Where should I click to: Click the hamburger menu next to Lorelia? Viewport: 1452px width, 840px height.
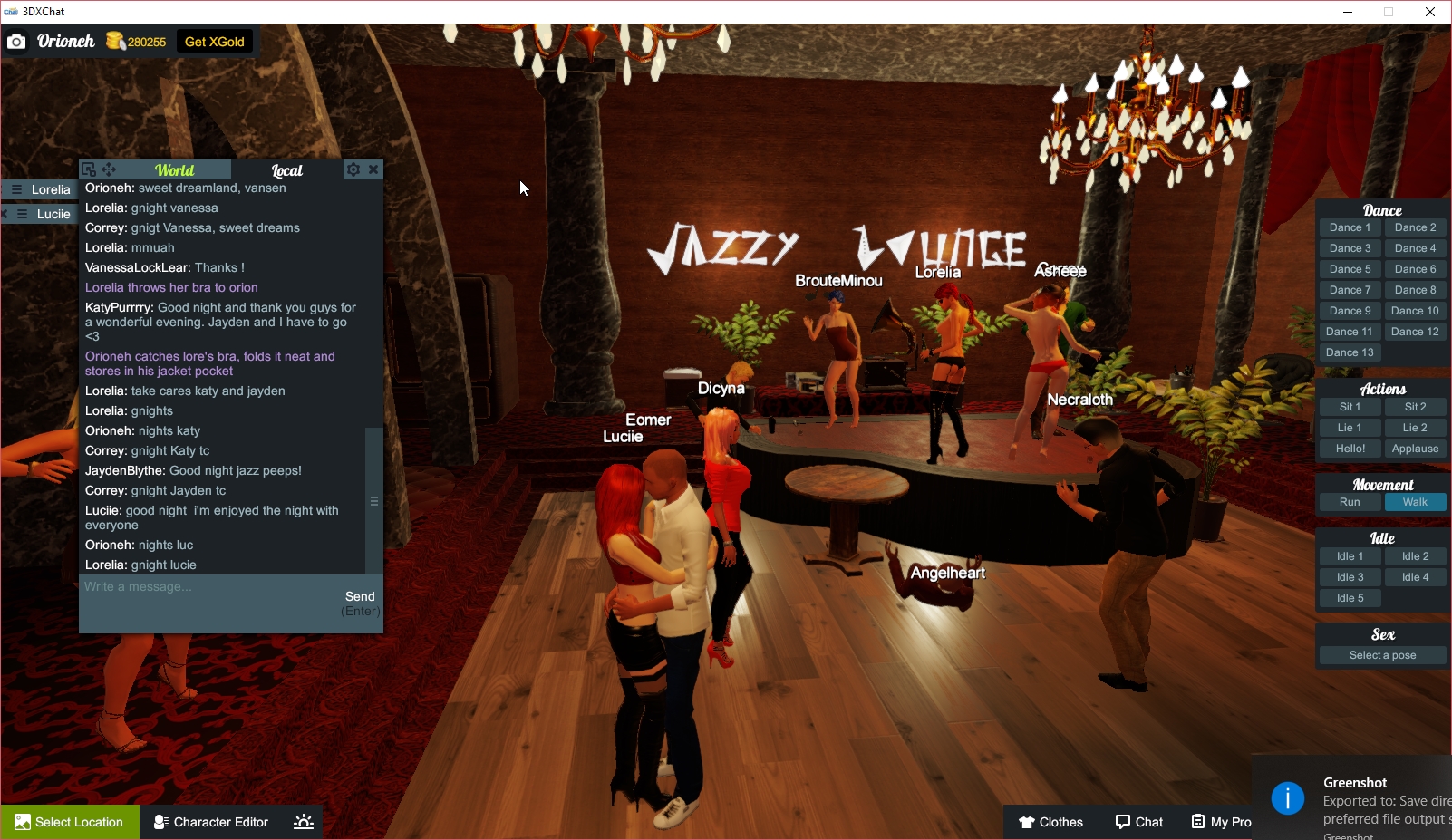tap(16, 189)
